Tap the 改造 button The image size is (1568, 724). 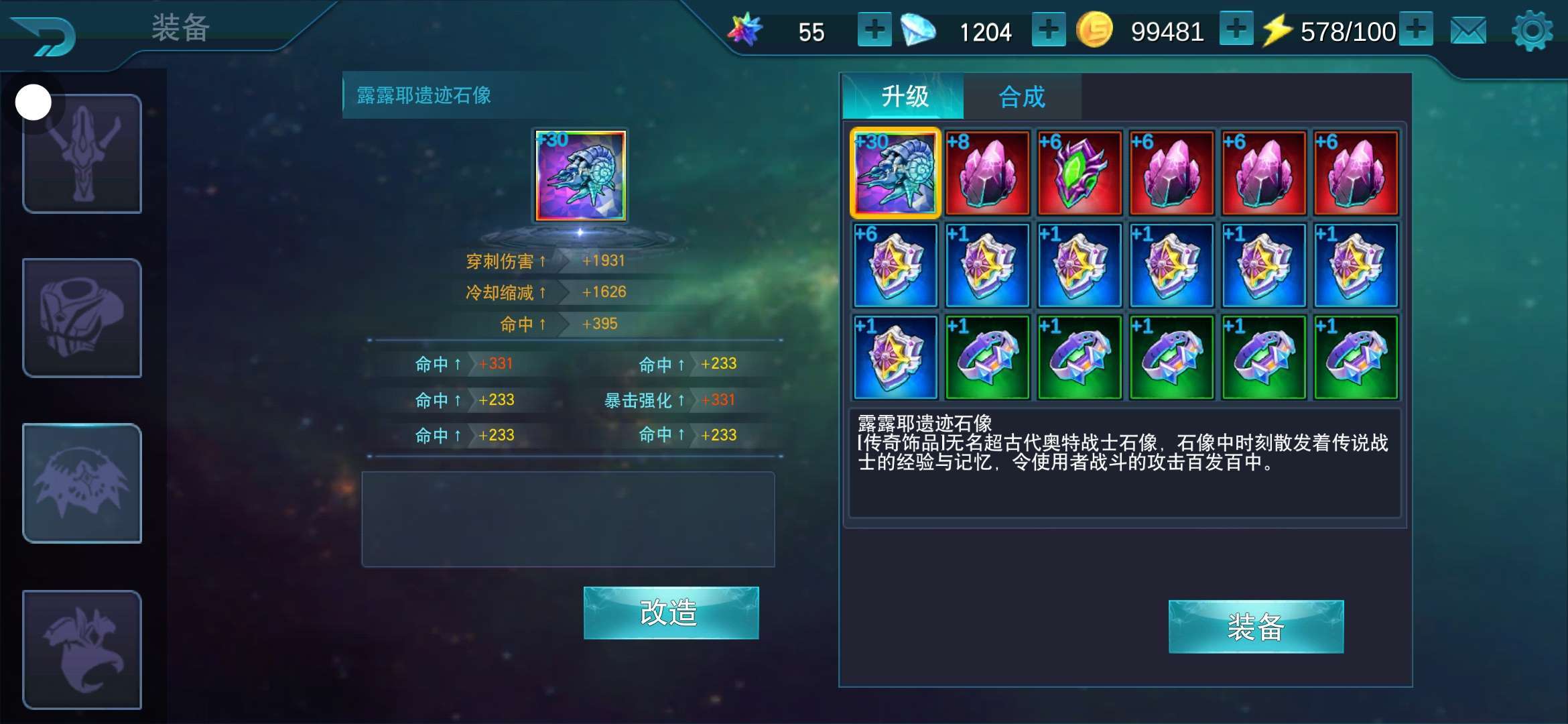(x=671, y=613)
